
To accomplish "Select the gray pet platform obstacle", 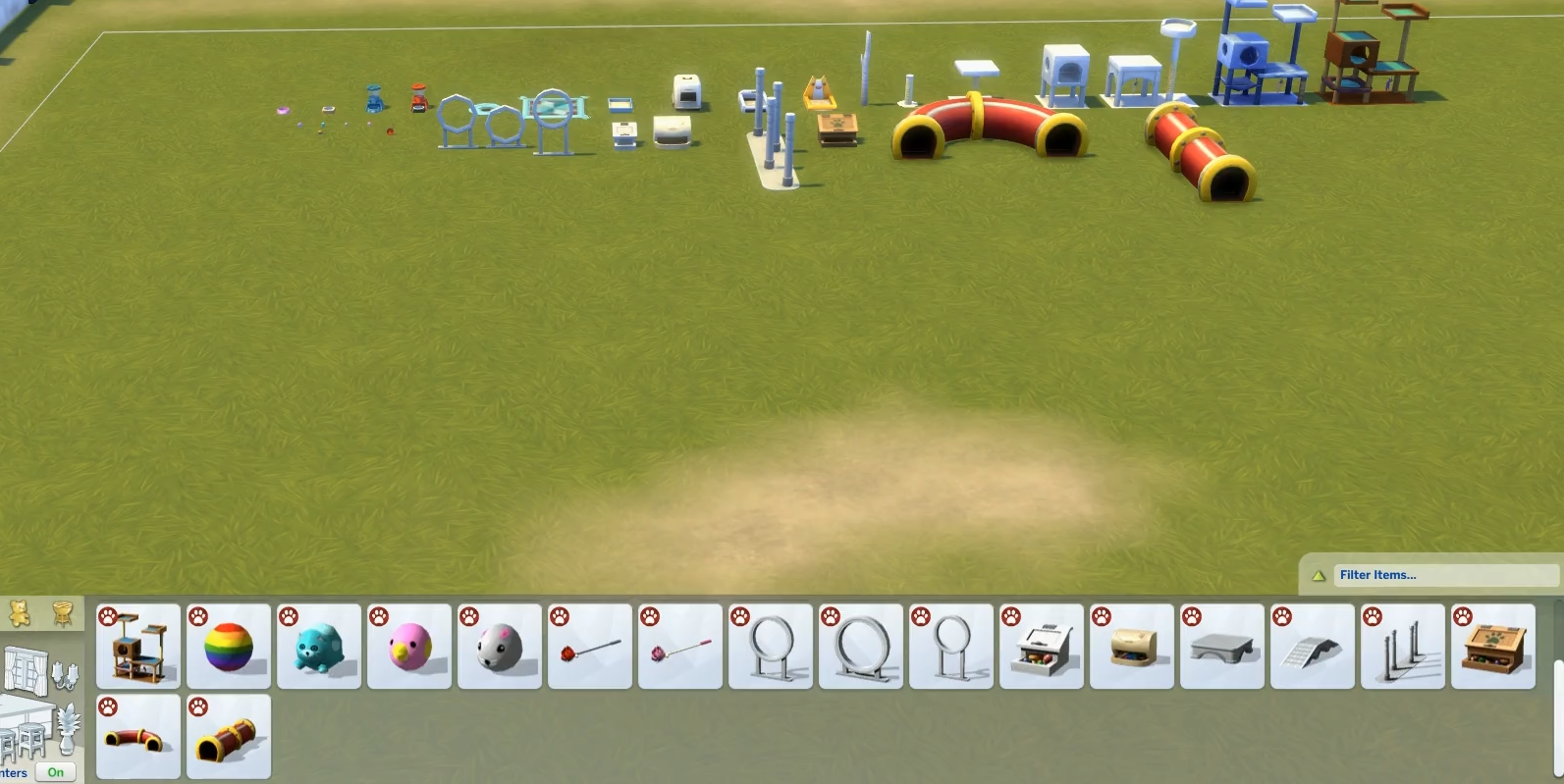I will click(1222, 647).
